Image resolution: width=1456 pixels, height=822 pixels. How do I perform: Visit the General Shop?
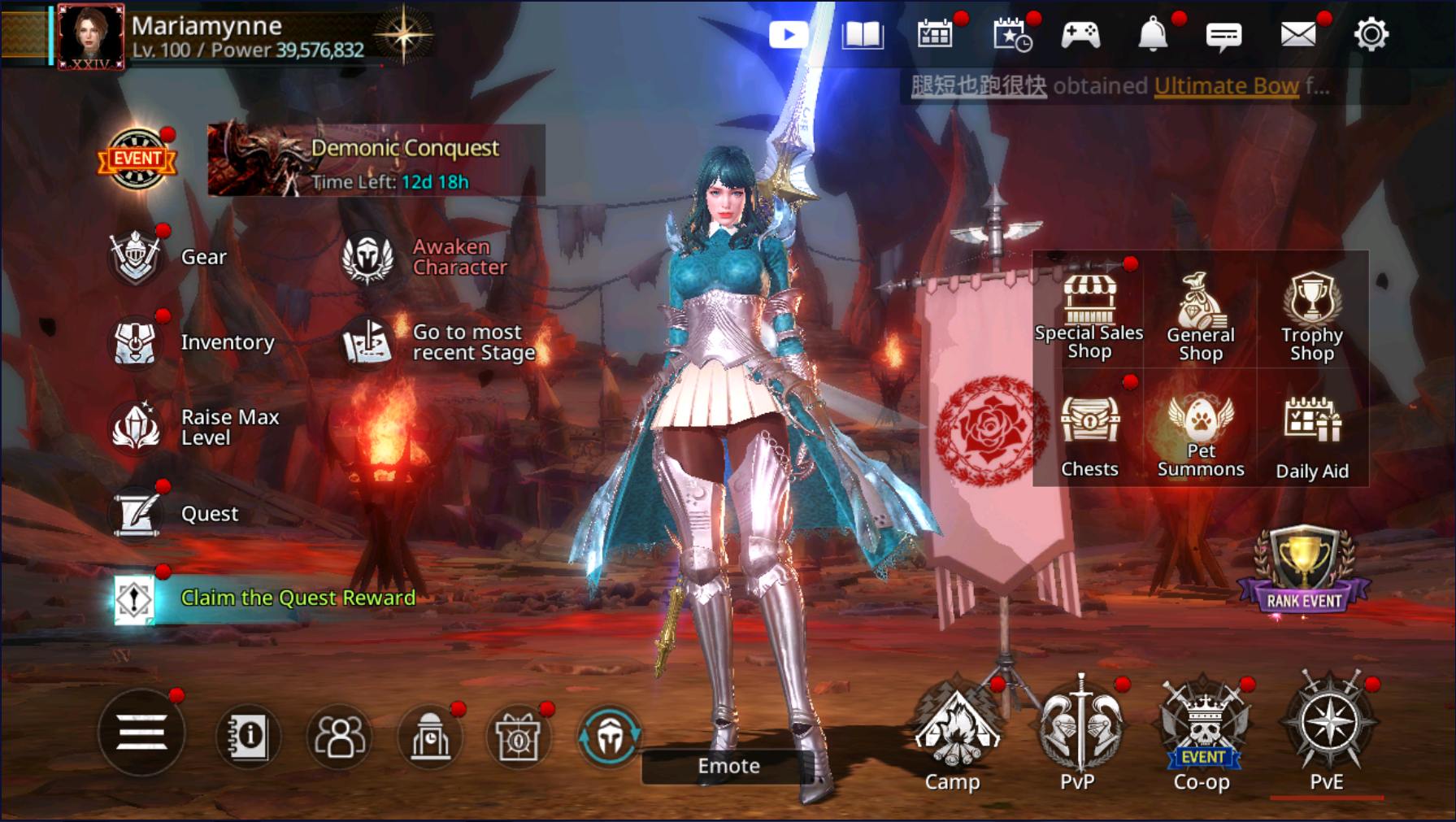(1200, 315)
